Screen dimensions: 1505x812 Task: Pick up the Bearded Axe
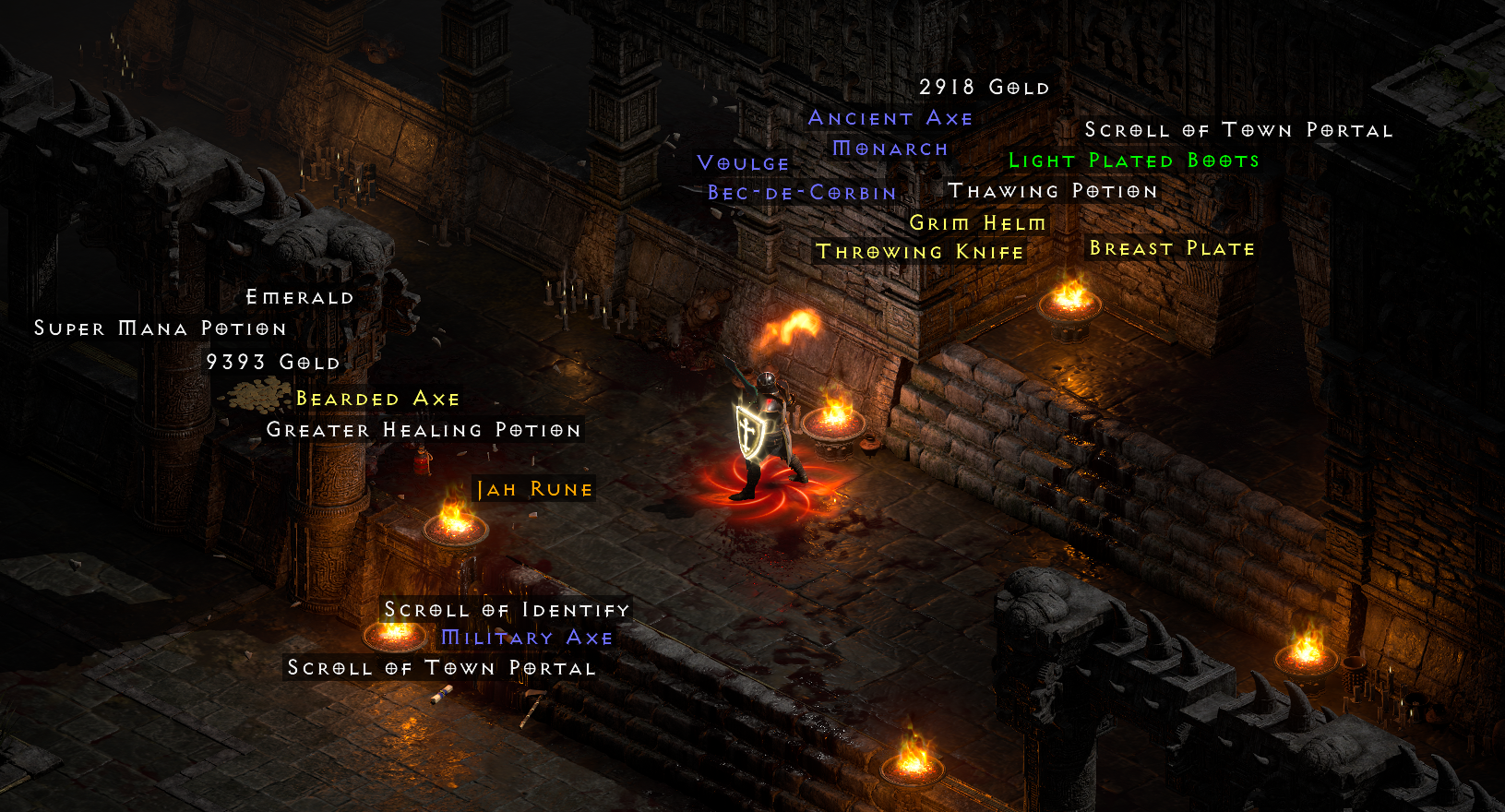pos(378,399)
